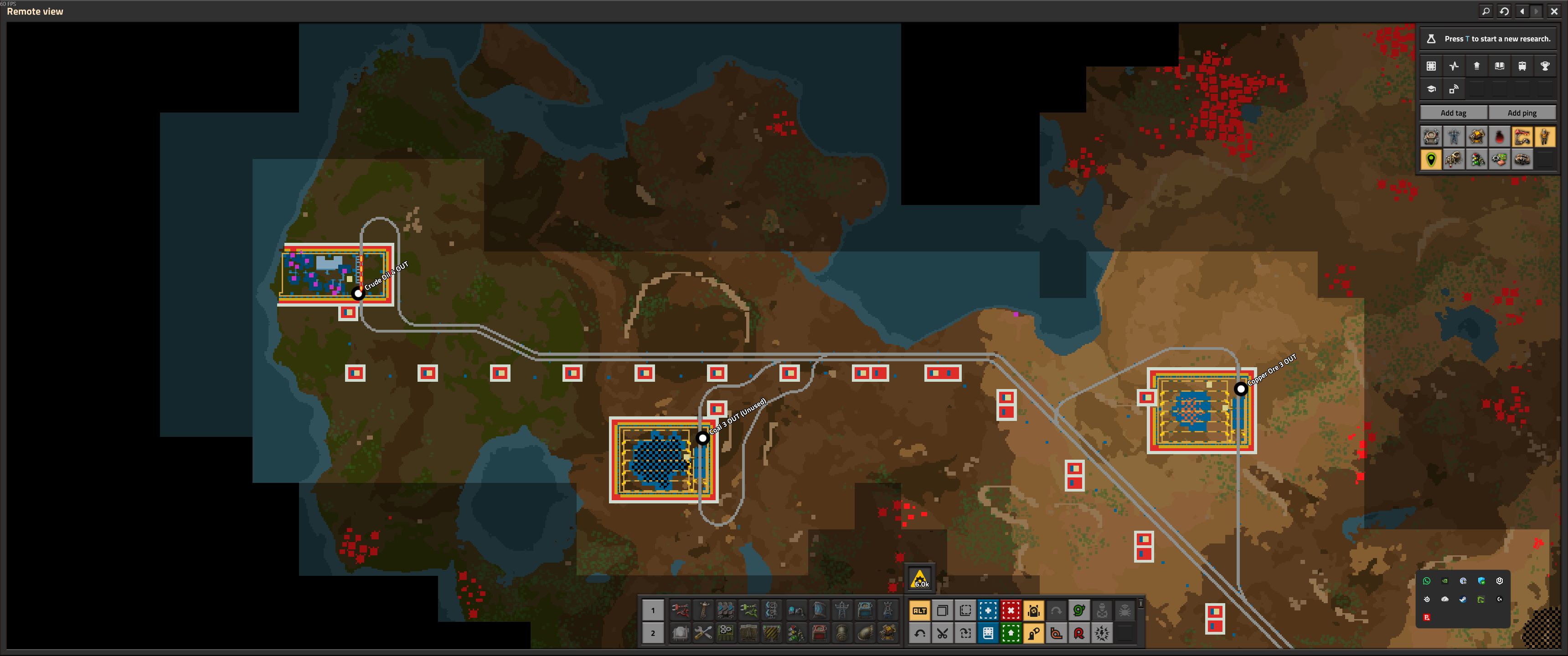Image resolution: width=1568 pixels, height=656 pixels.
Task: Toggle the pollution overlay in map options
Action: (1500, 138)
